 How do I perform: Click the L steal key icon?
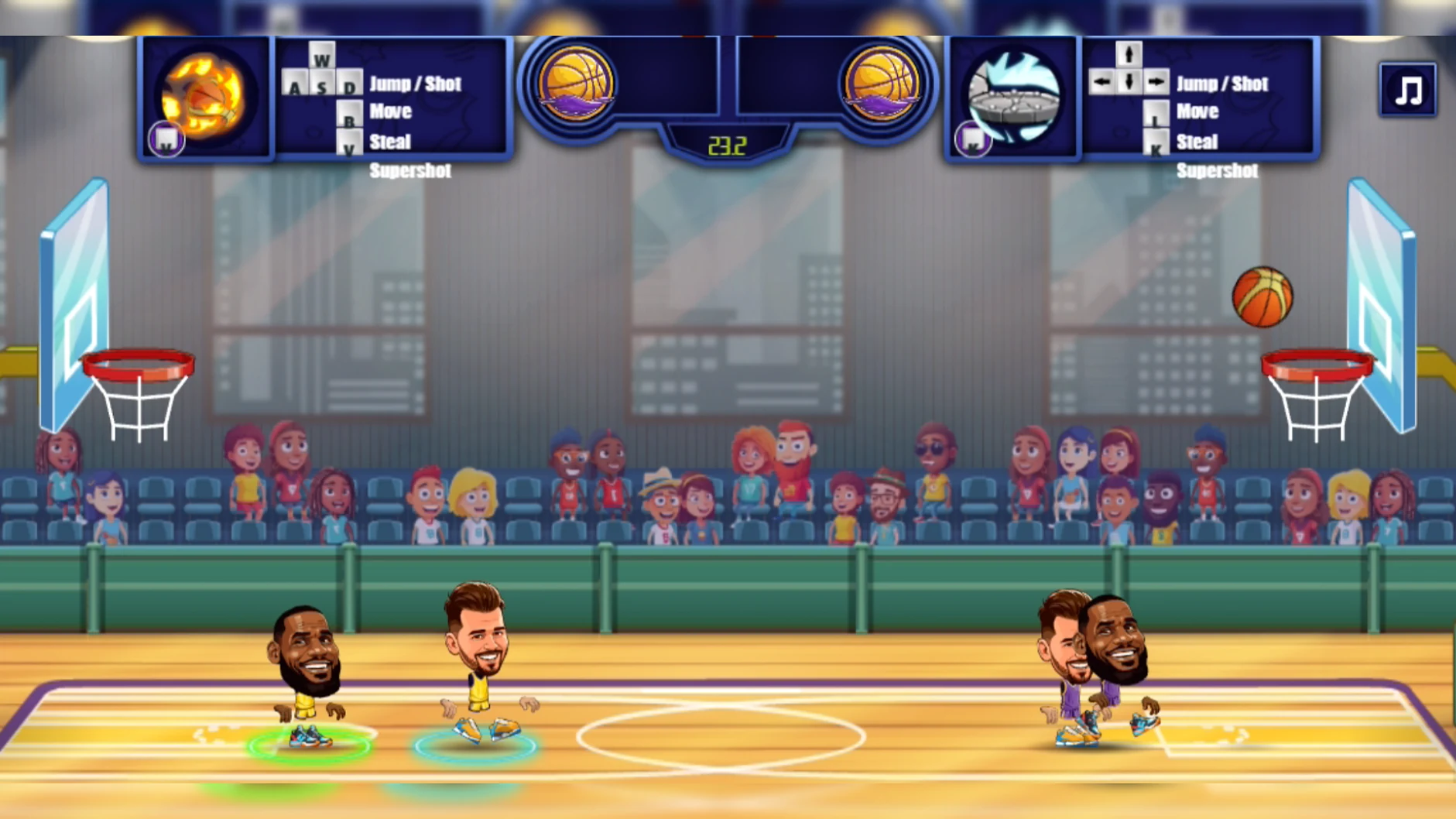1156,116
